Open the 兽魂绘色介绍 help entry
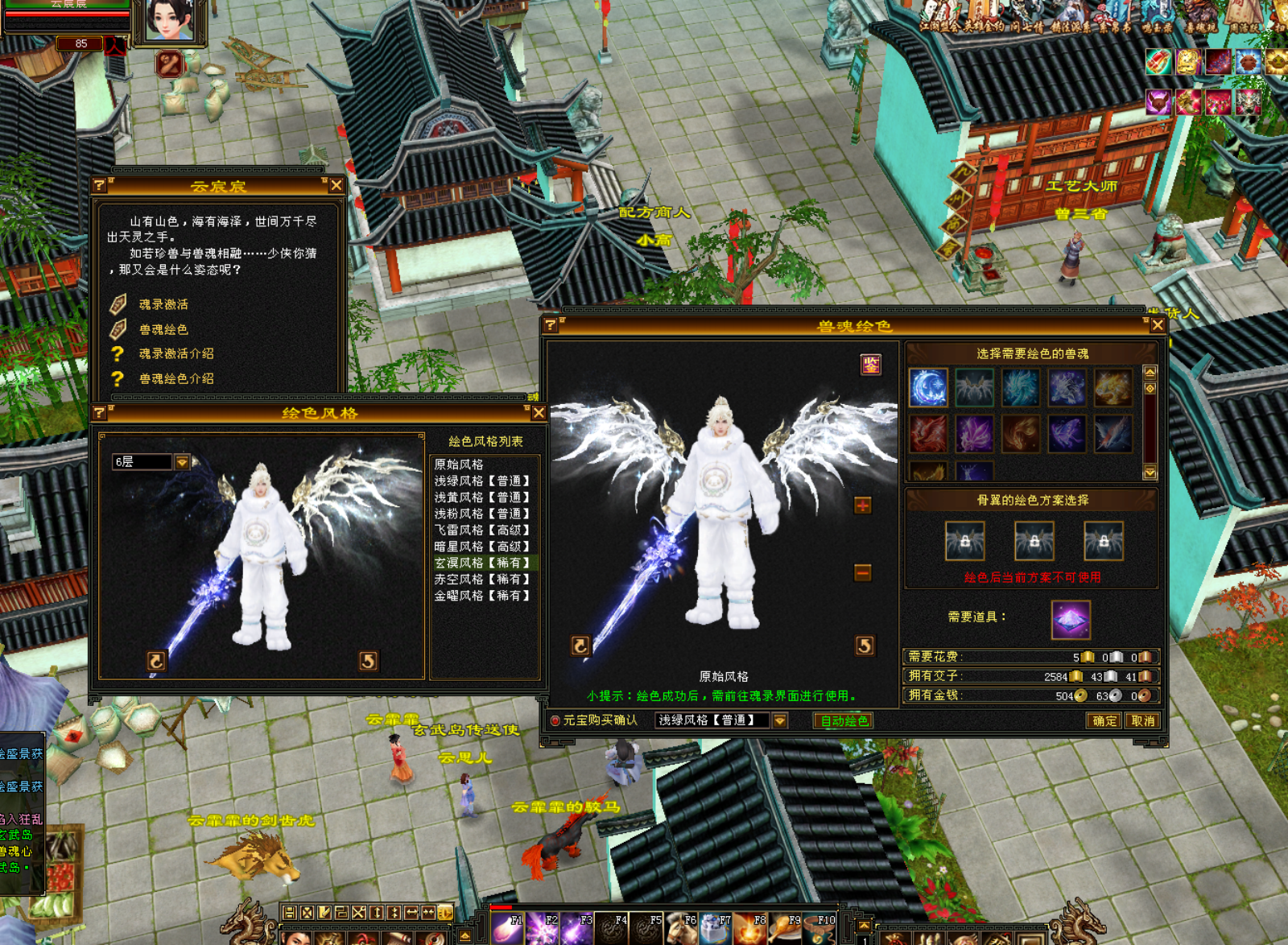 176,378
